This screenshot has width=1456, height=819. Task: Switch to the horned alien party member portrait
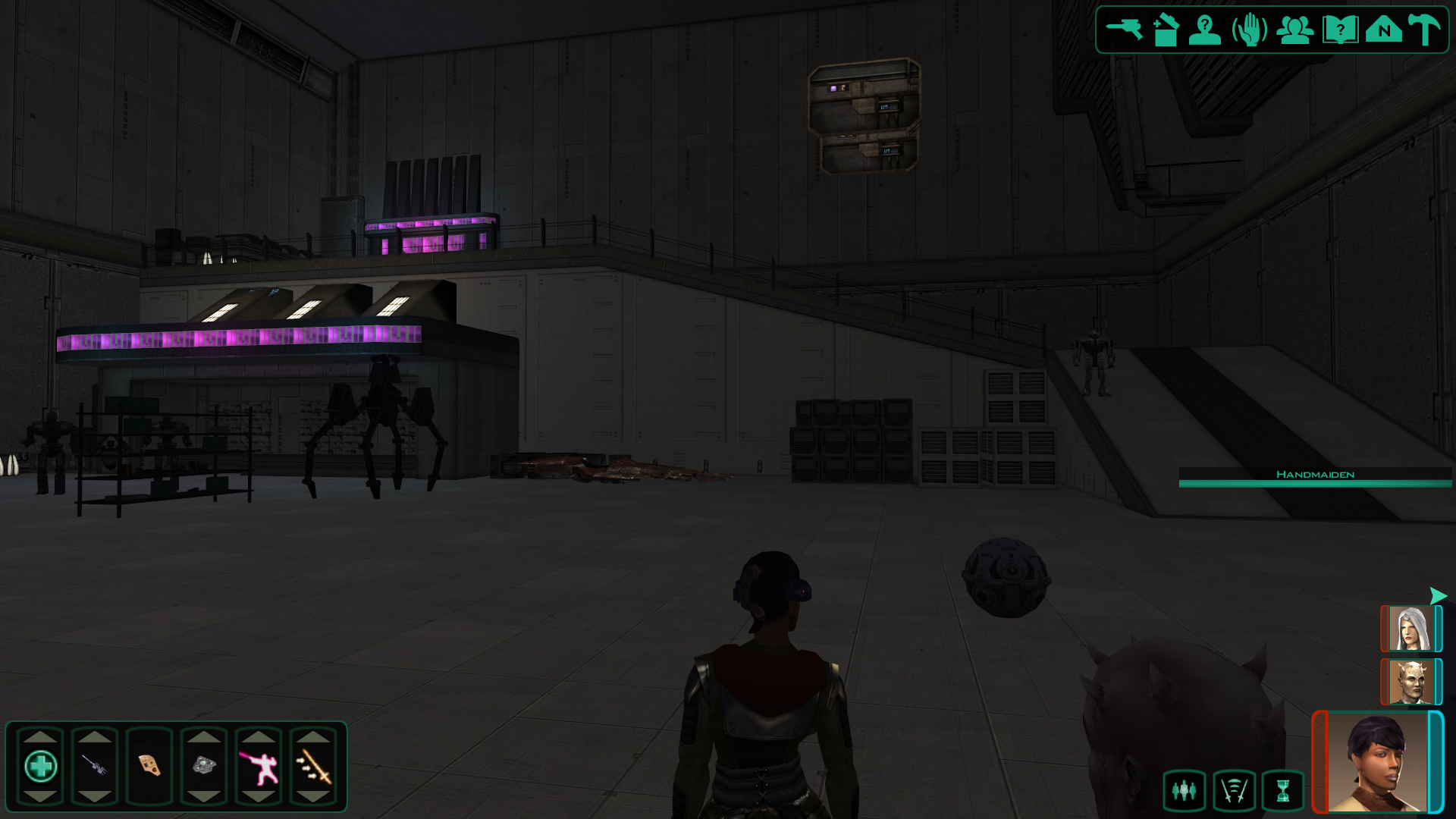(1410, 682)
